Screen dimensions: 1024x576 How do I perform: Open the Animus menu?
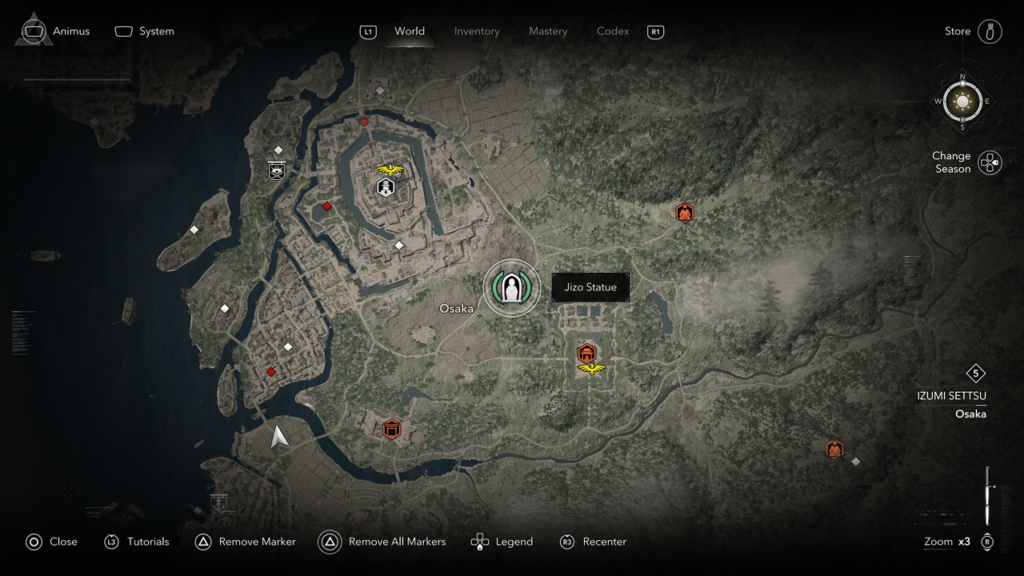pos(55,31)
